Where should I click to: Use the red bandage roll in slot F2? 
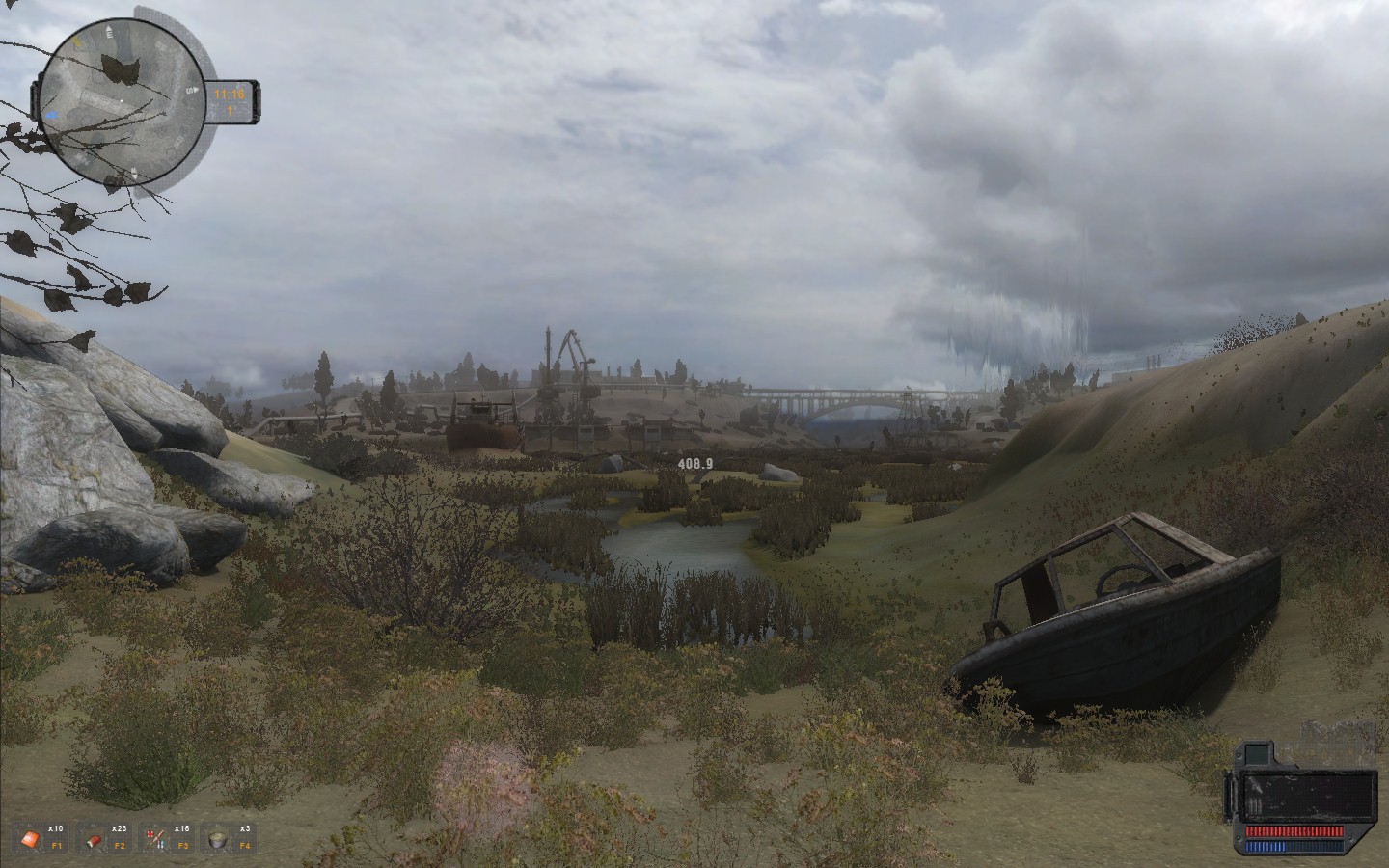(95, 839)
